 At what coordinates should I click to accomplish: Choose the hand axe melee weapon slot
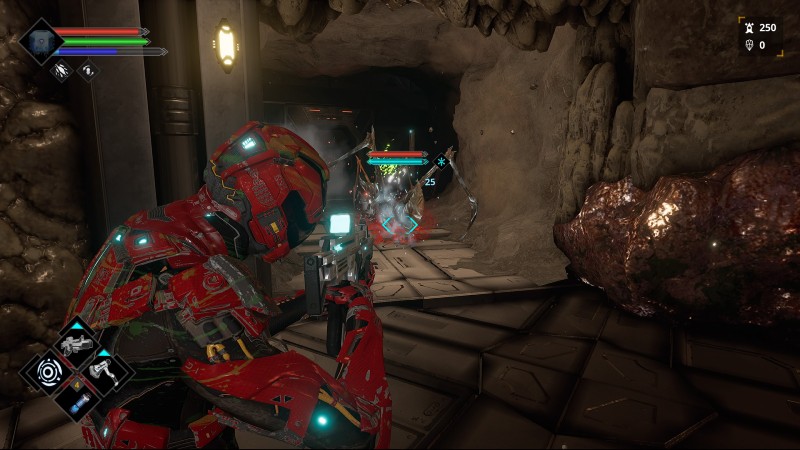[x=104, y=373]
